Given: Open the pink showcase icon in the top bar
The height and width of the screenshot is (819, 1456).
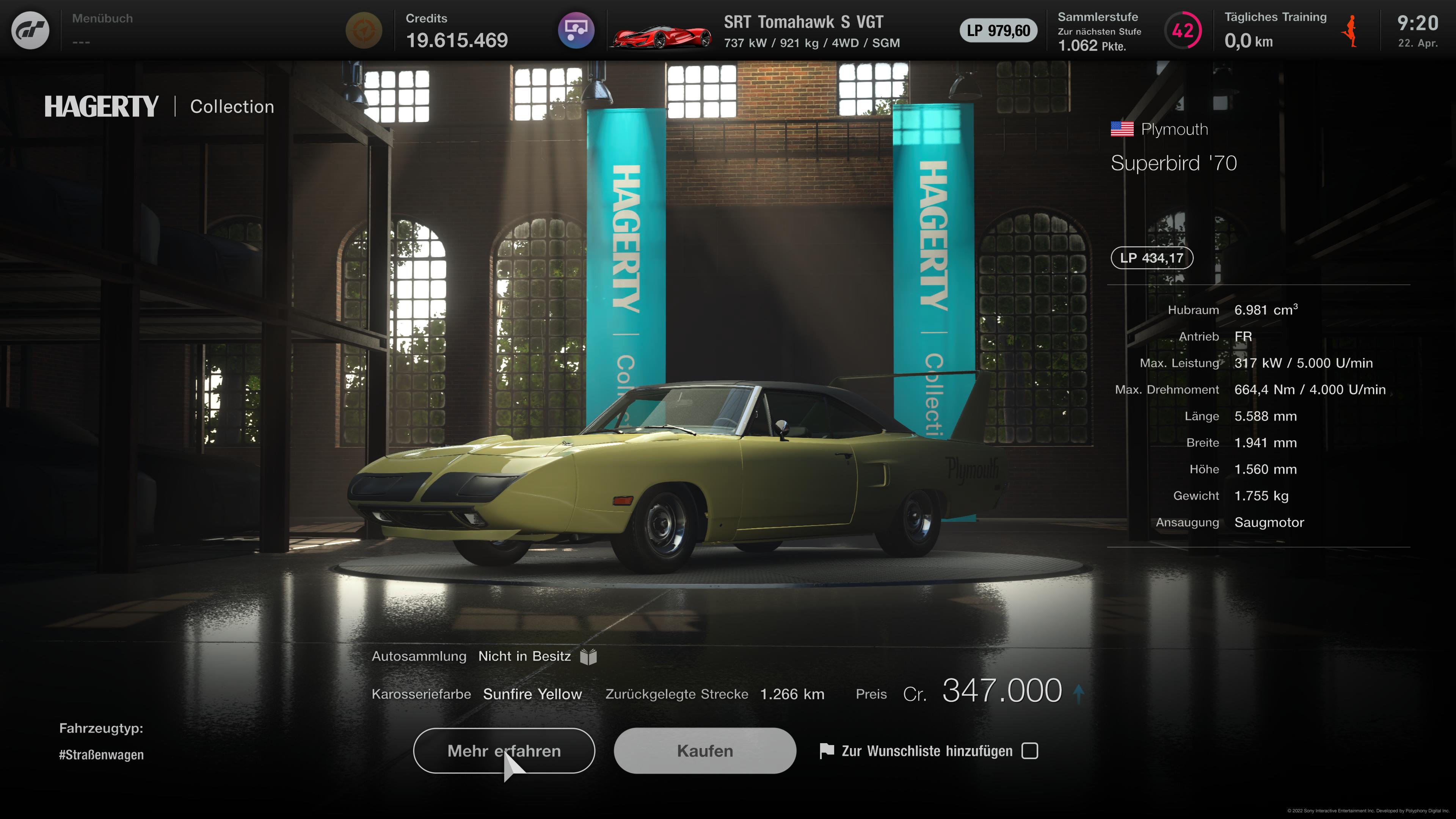Looking at the screenshot, I should pyautogui.click(x=576, y=30).
